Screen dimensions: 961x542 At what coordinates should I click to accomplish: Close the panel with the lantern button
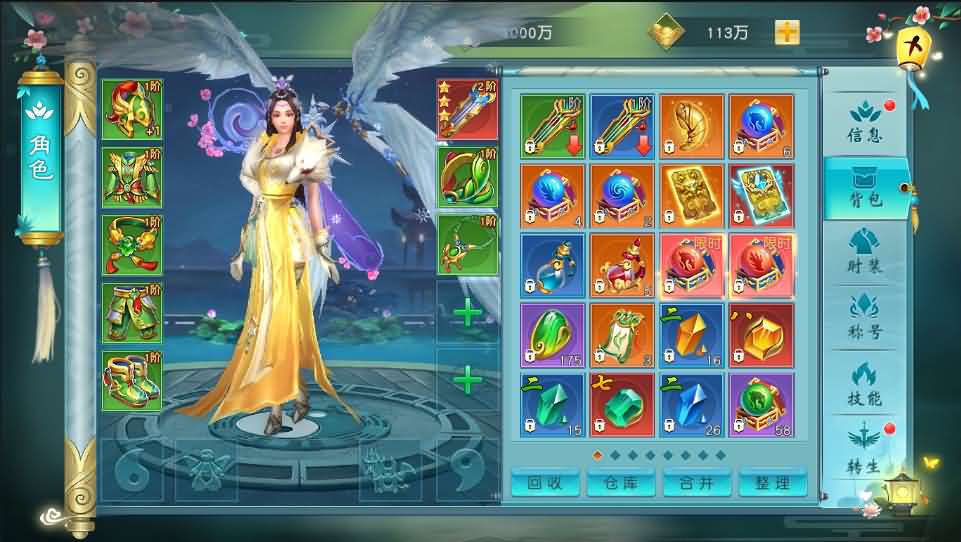point(909,47)
